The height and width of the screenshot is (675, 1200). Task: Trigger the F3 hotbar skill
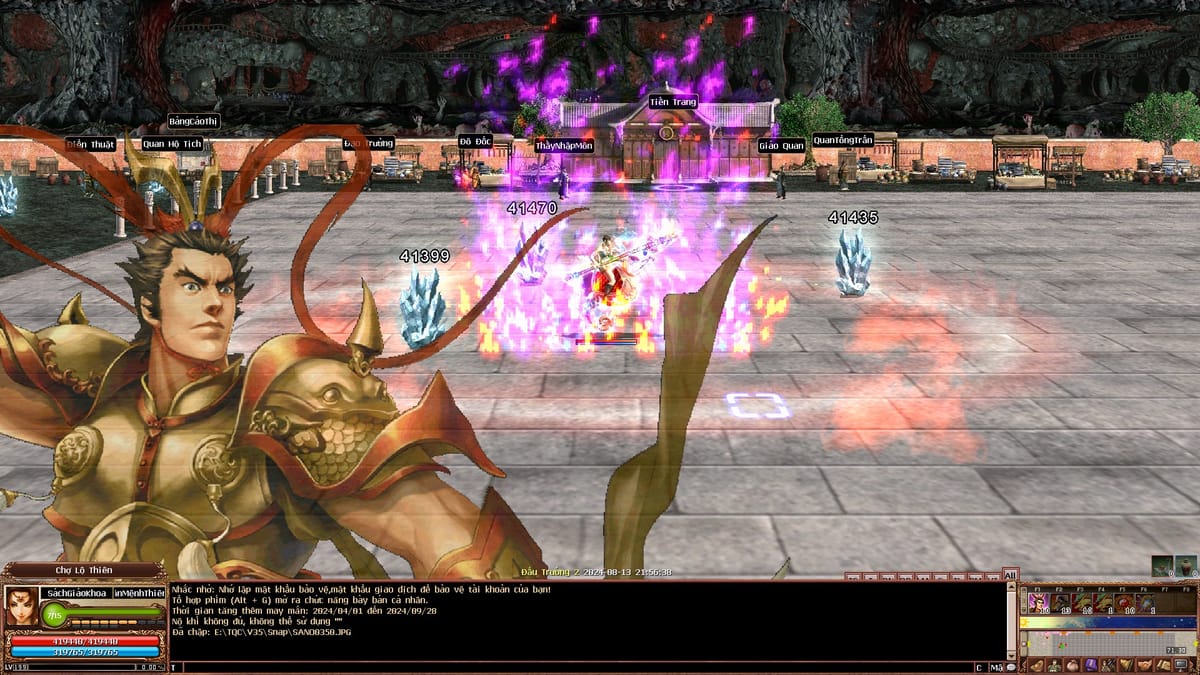1081,603
